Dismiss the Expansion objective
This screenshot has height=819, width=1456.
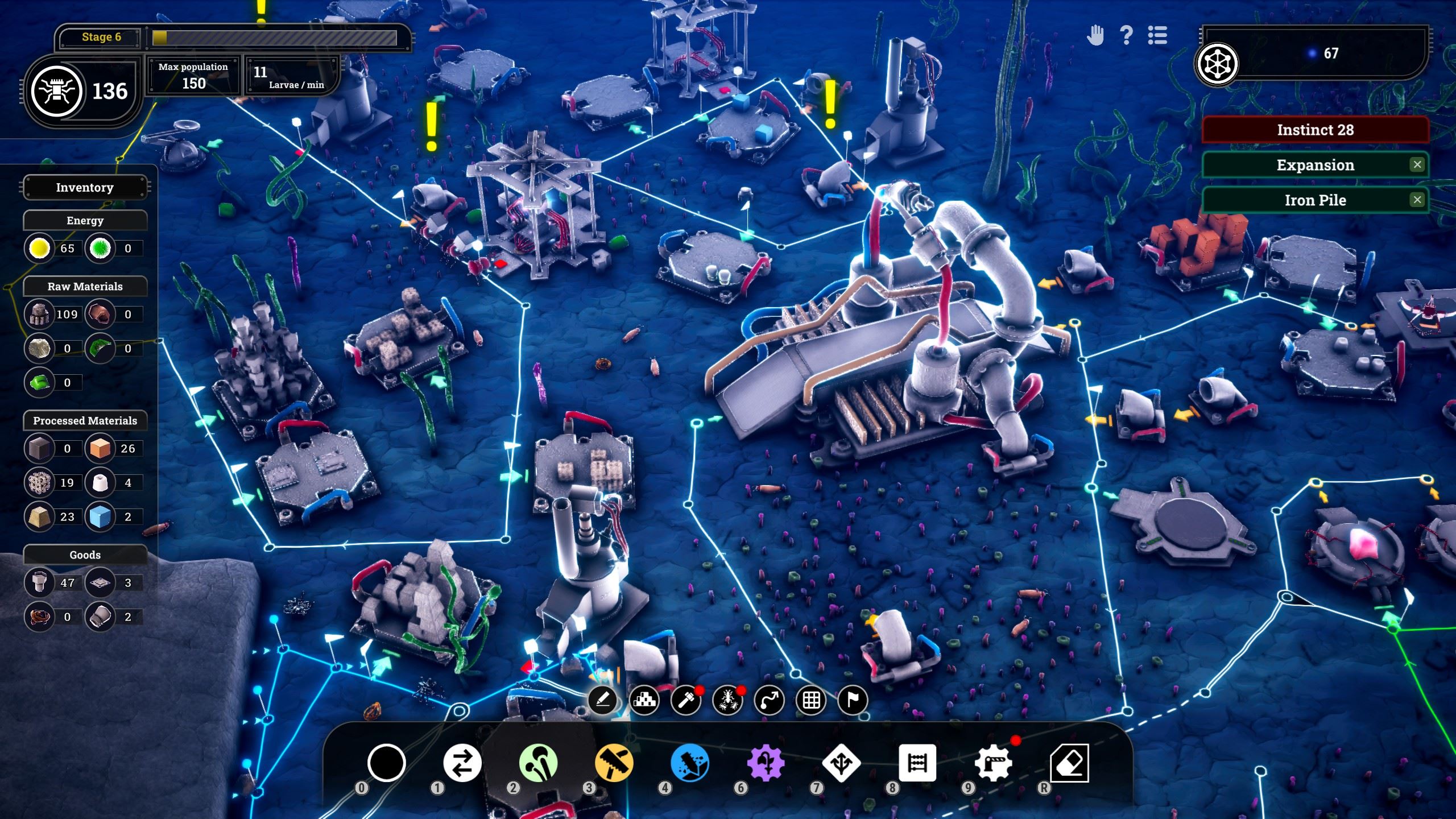(x=1417, y=165)
